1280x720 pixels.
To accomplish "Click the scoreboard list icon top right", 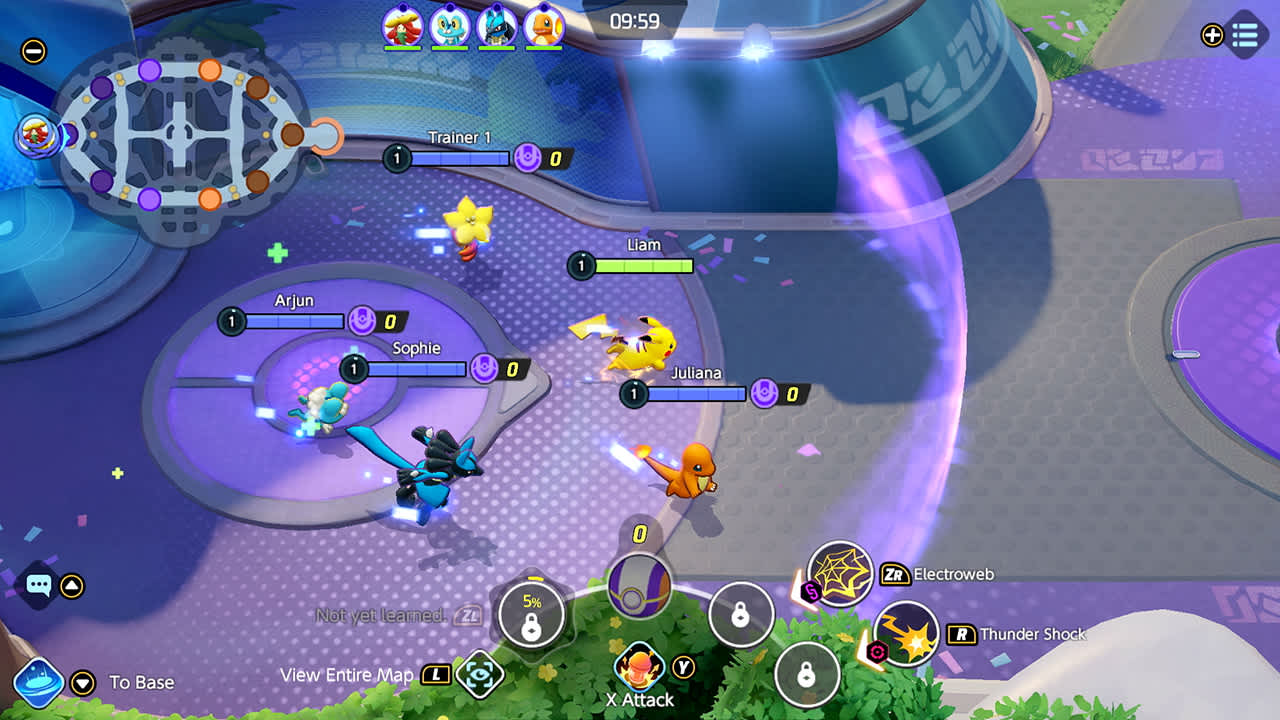I will coord(1244,38).
